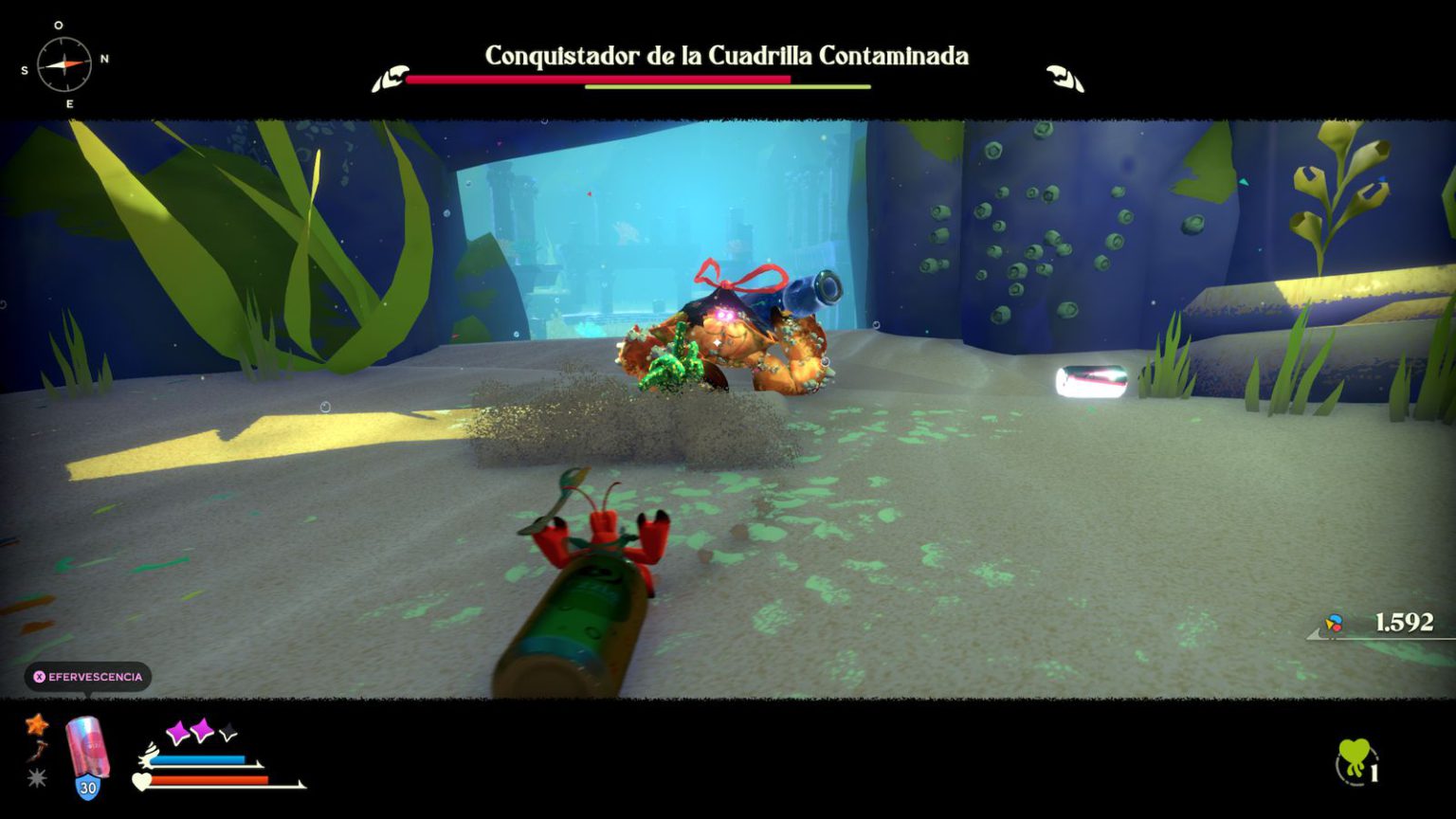Click the white heart health icon
This screenshot has height=819, width=1456.
coord(142,780)
